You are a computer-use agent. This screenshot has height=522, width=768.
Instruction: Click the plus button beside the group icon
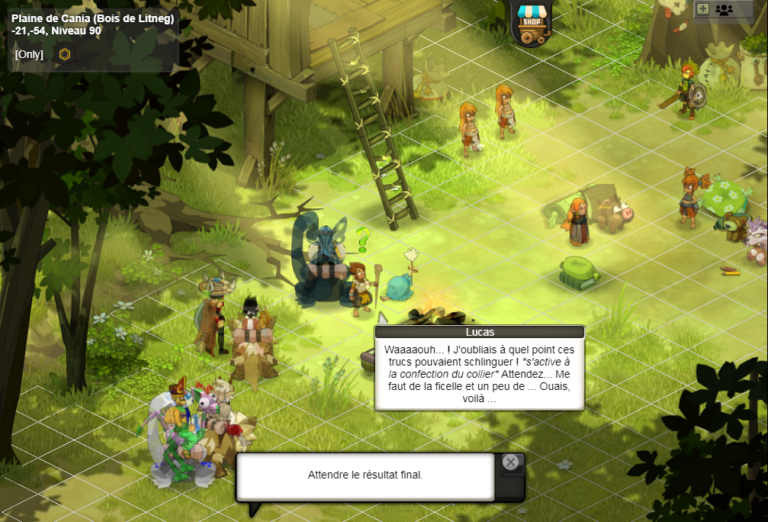pyautogui.click(x=703, y=9)
